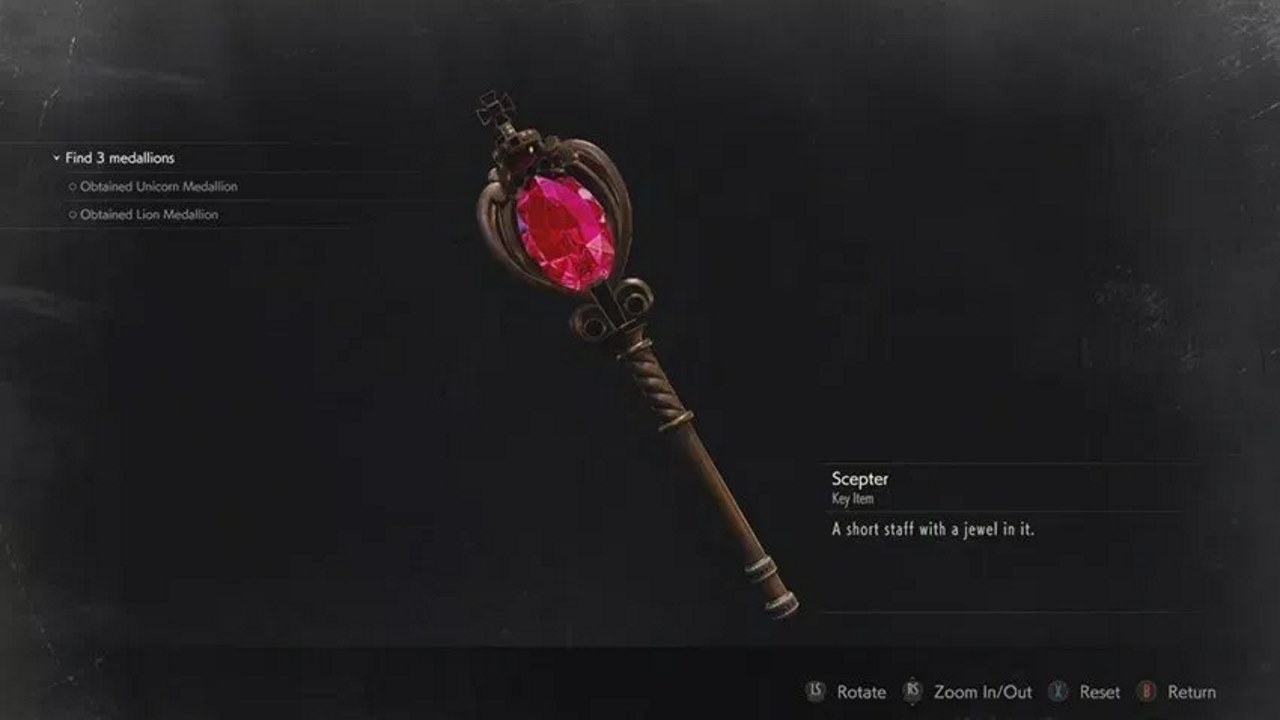Select the circle marker beside Unicorn Medallion
This screenshot has width=1280, height=720.
coord(73,187)
